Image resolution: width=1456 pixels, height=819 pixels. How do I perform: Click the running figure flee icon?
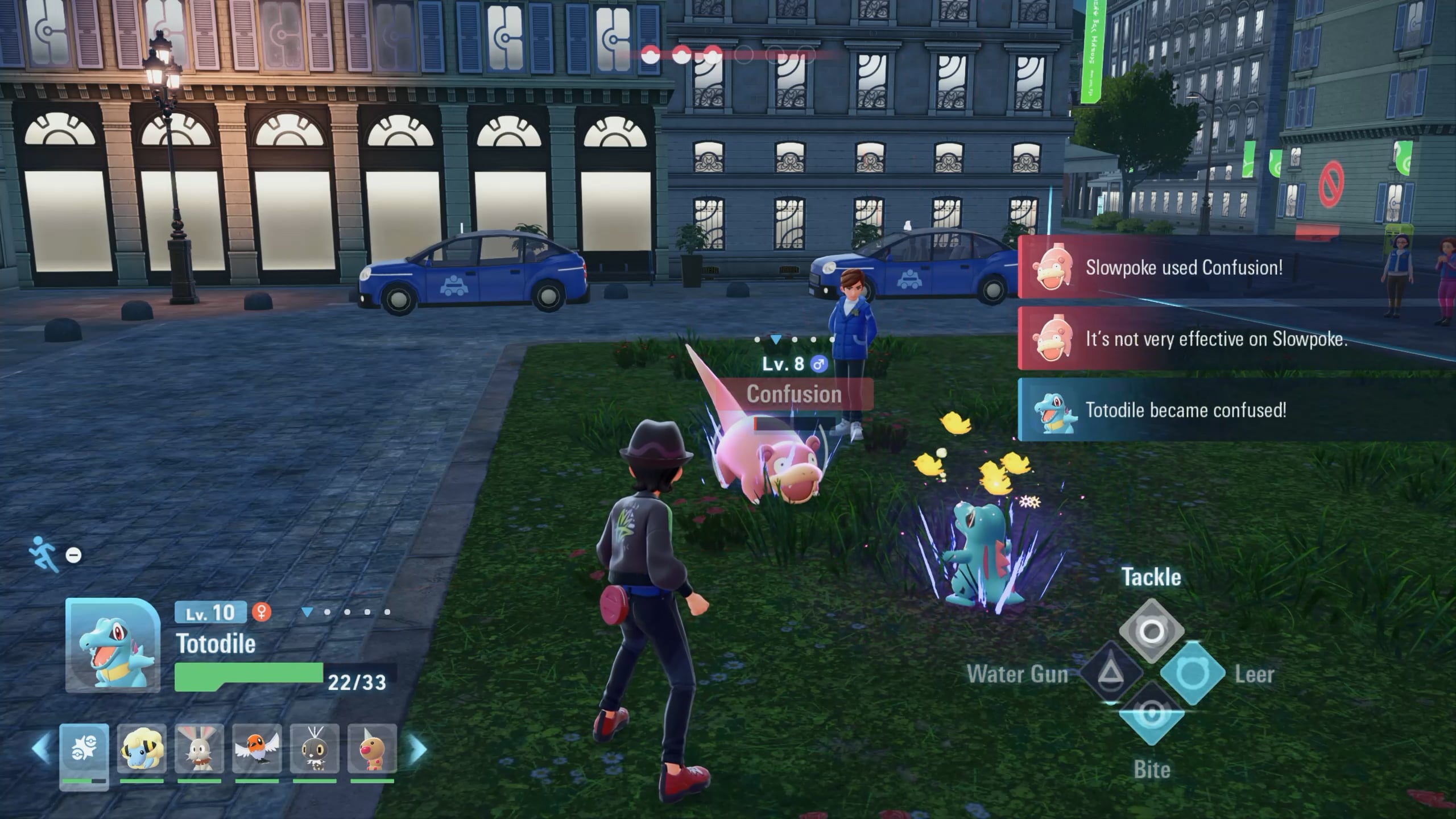coord(45,553)
